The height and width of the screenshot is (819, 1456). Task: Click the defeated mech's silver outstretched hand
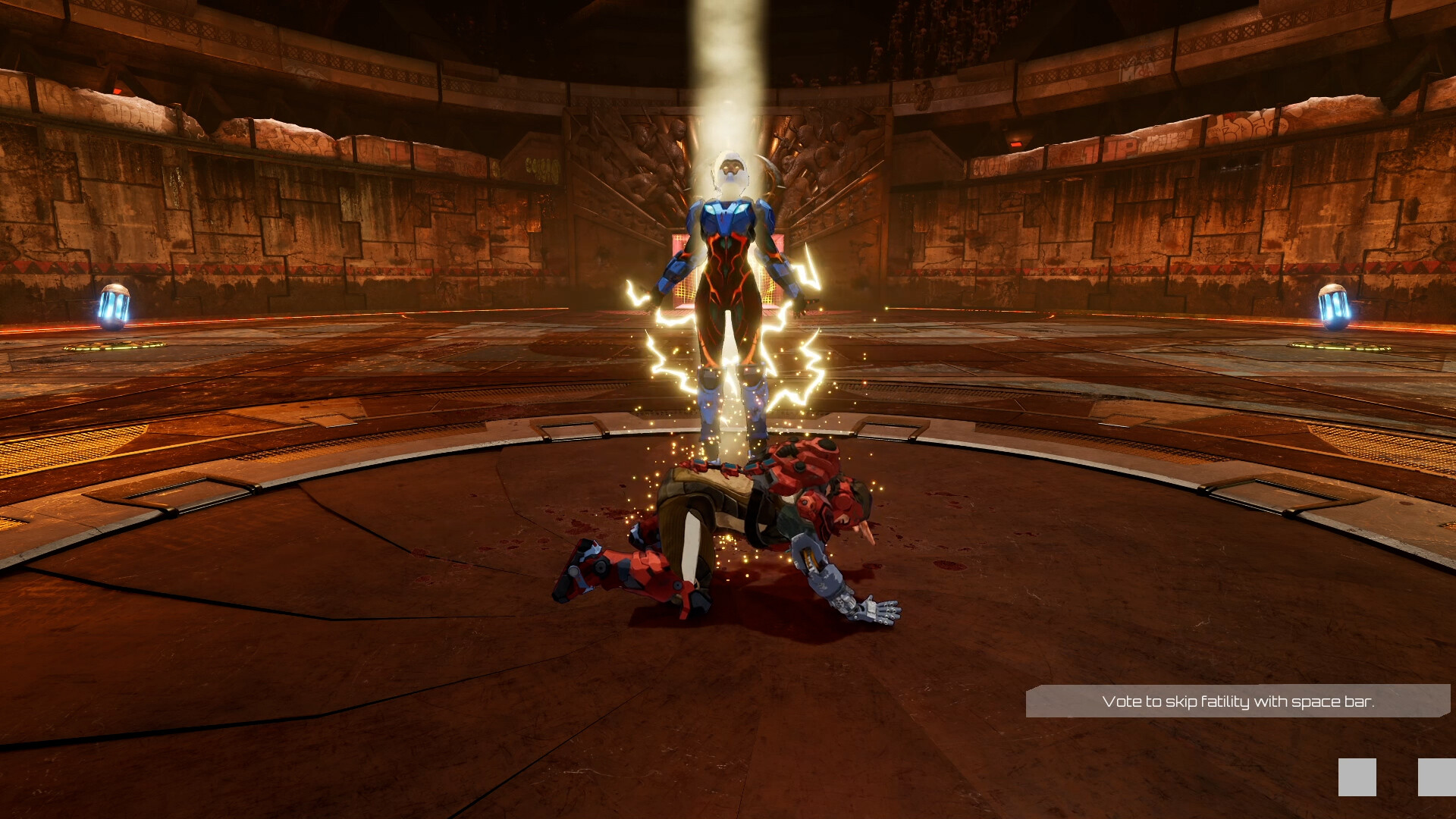(x=871, y=610)
